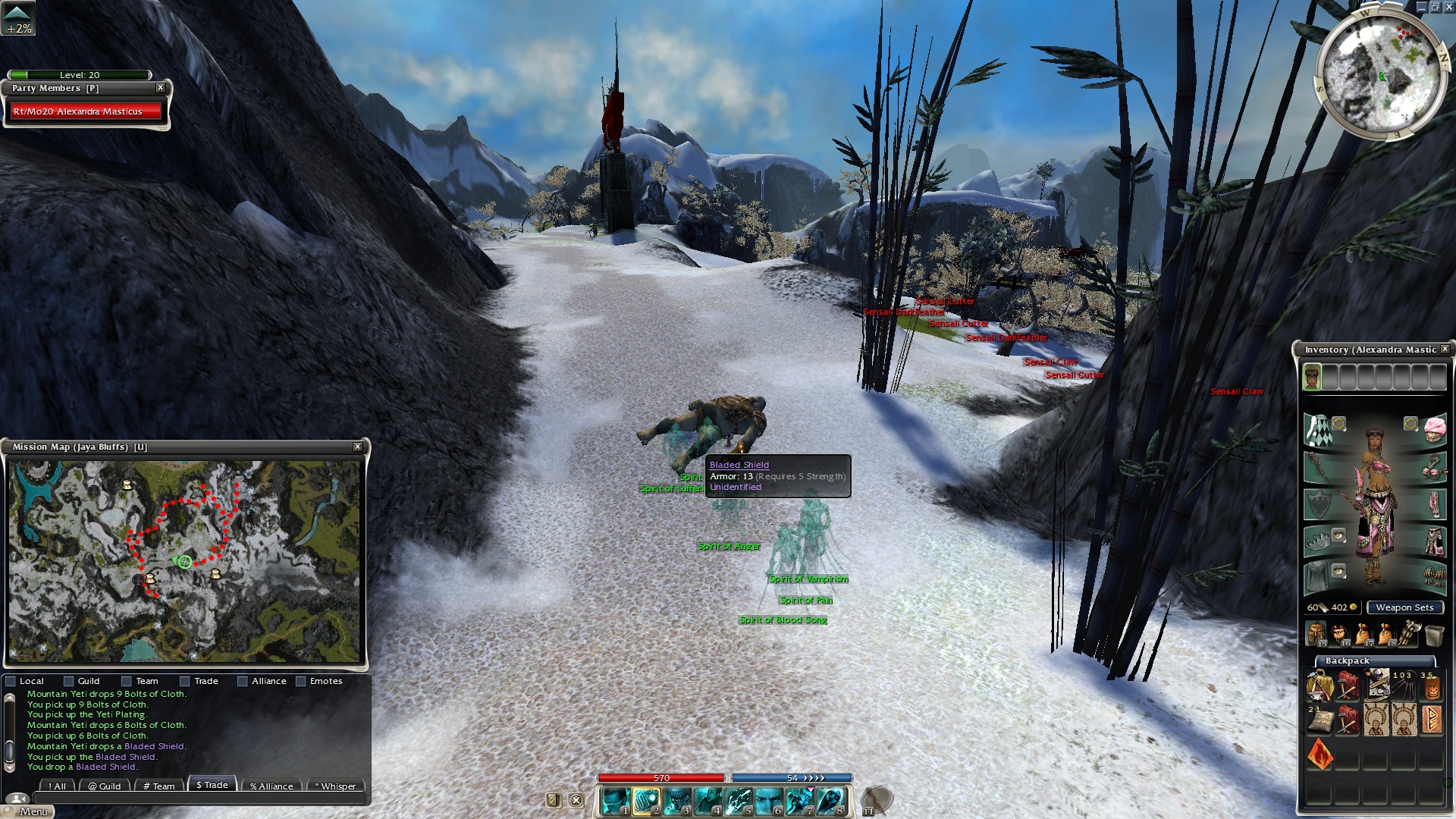
Task: Close the Party Members window
Action: 161,88
